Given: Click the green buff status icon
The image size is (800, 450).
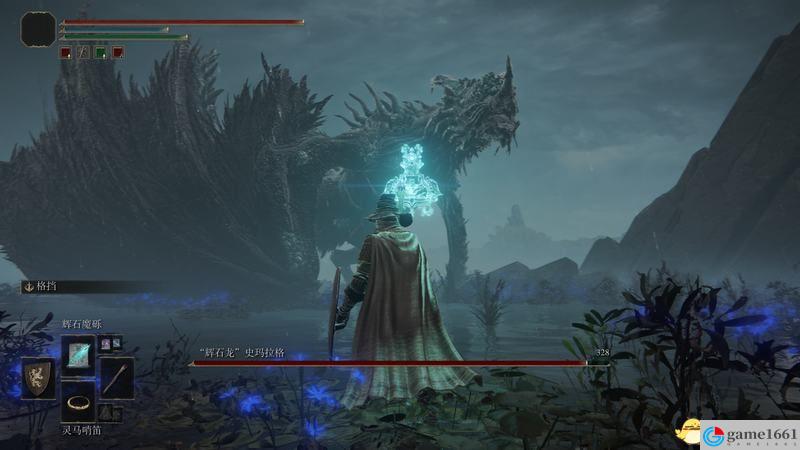Looking at the screenshot, I should click(x=100, y=52).
